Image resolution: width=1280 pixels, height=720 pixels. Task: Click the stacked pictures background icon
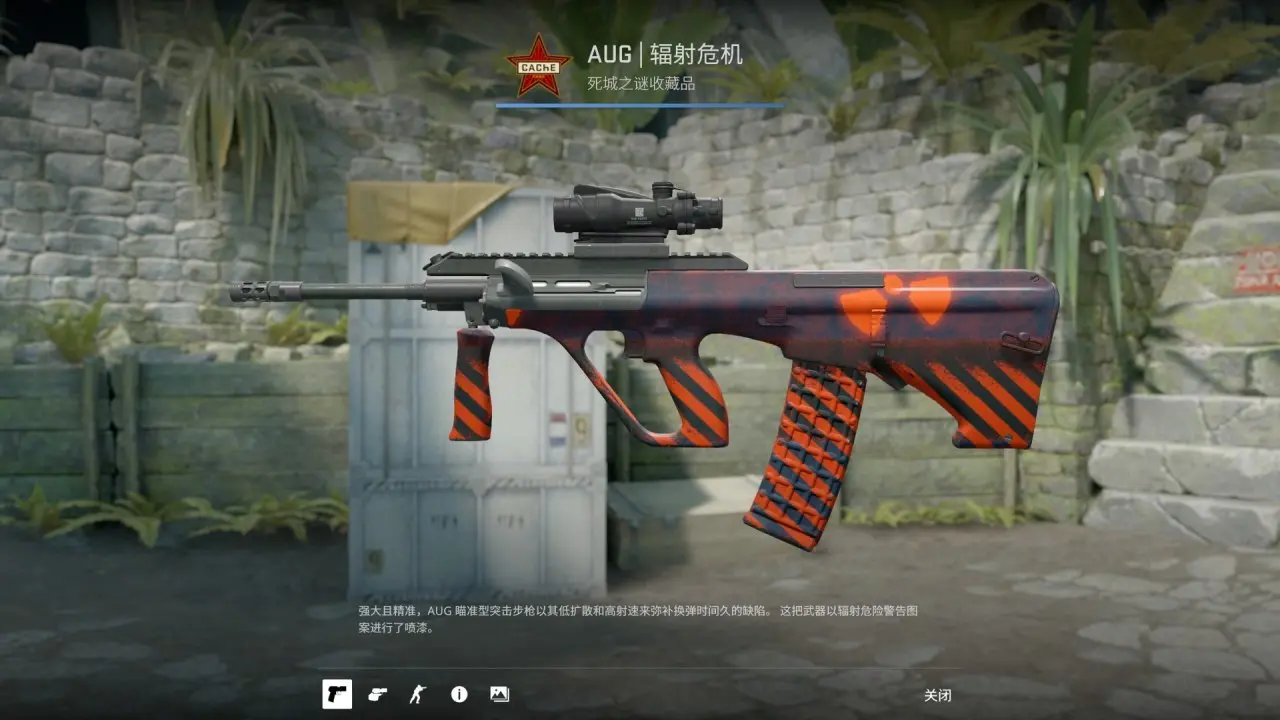499,694
